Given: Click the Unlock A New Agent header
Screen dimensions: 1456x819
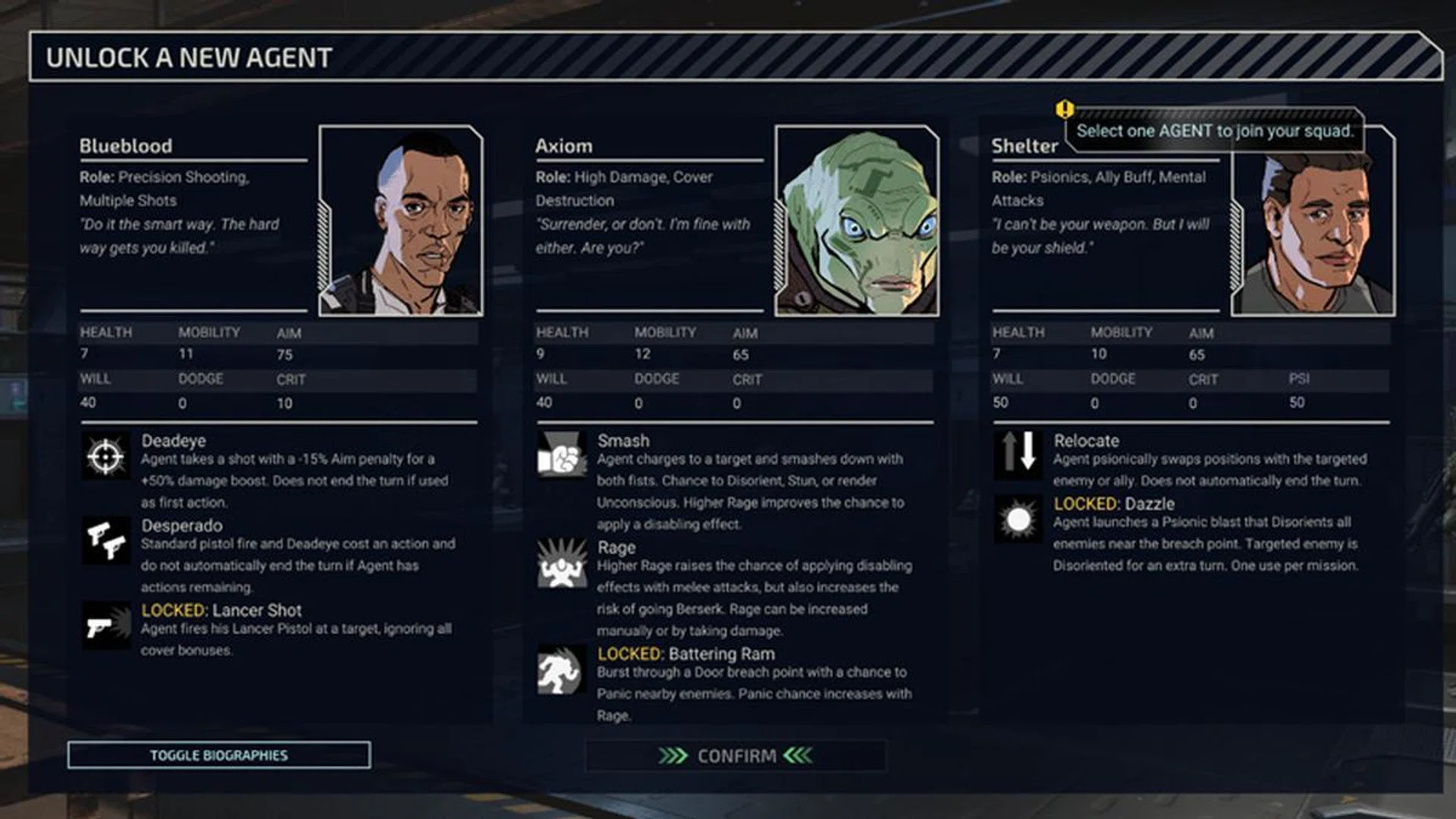Looking at the screenshot, I should (187, 55).
